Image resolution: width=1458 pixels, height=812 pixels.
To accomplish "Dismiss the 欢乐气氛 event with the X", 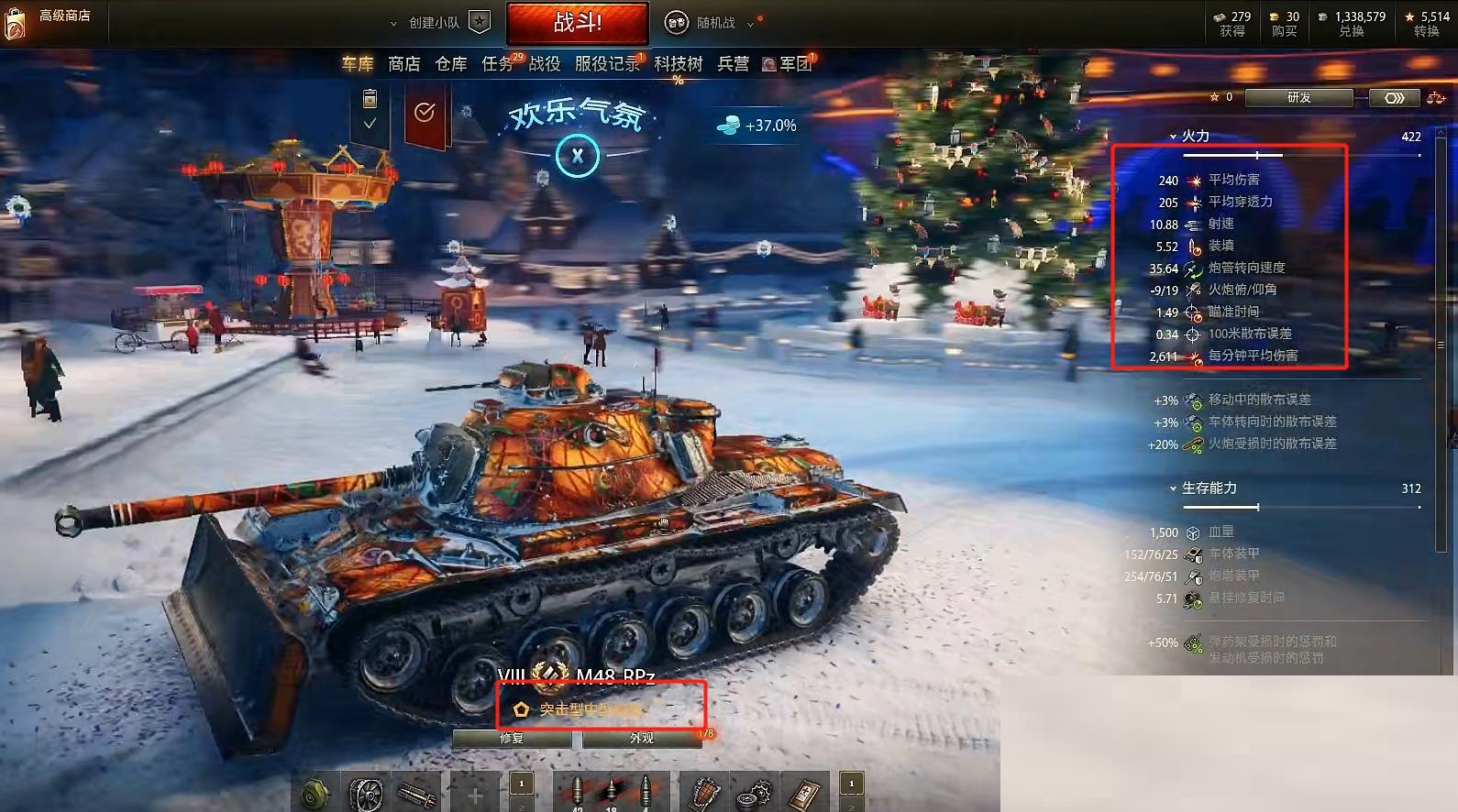I will pos(576,157).
